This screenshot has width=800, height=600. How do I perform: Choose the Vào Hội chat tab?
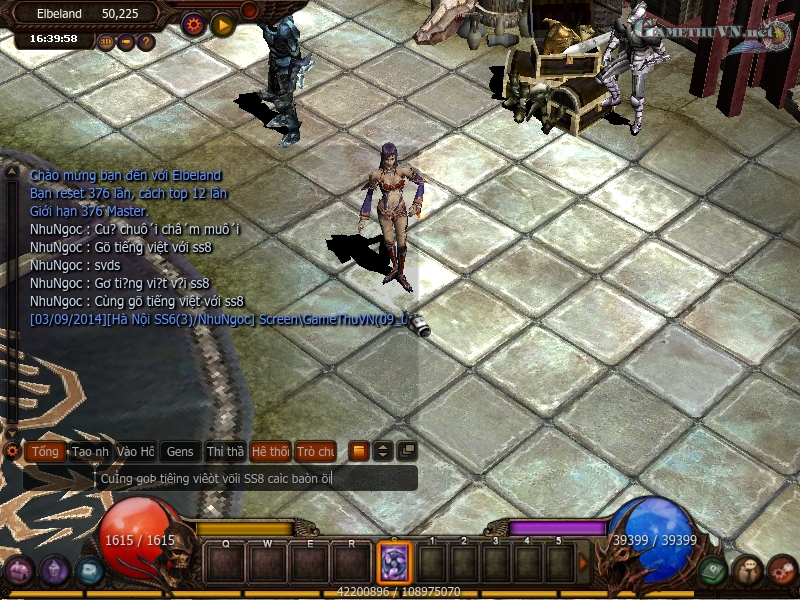tap(135, 452)
